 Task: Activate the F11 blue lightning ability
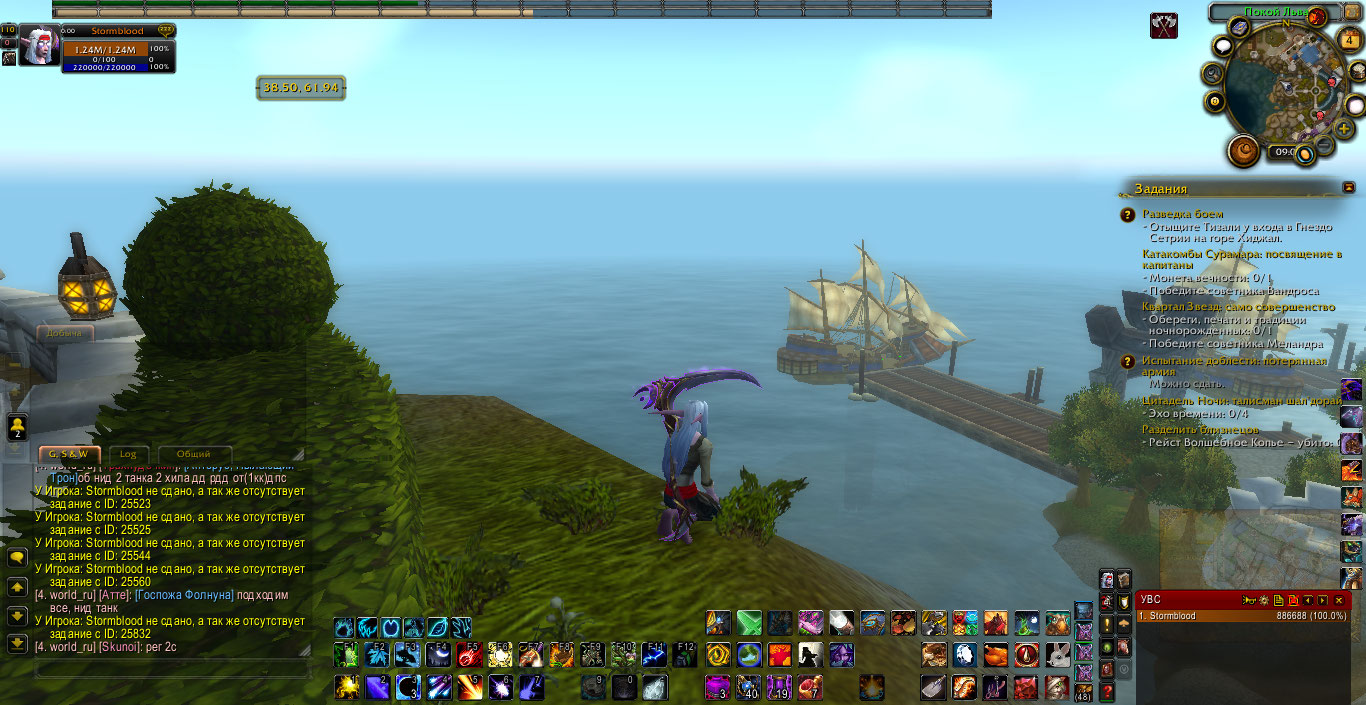click(654, 655)
